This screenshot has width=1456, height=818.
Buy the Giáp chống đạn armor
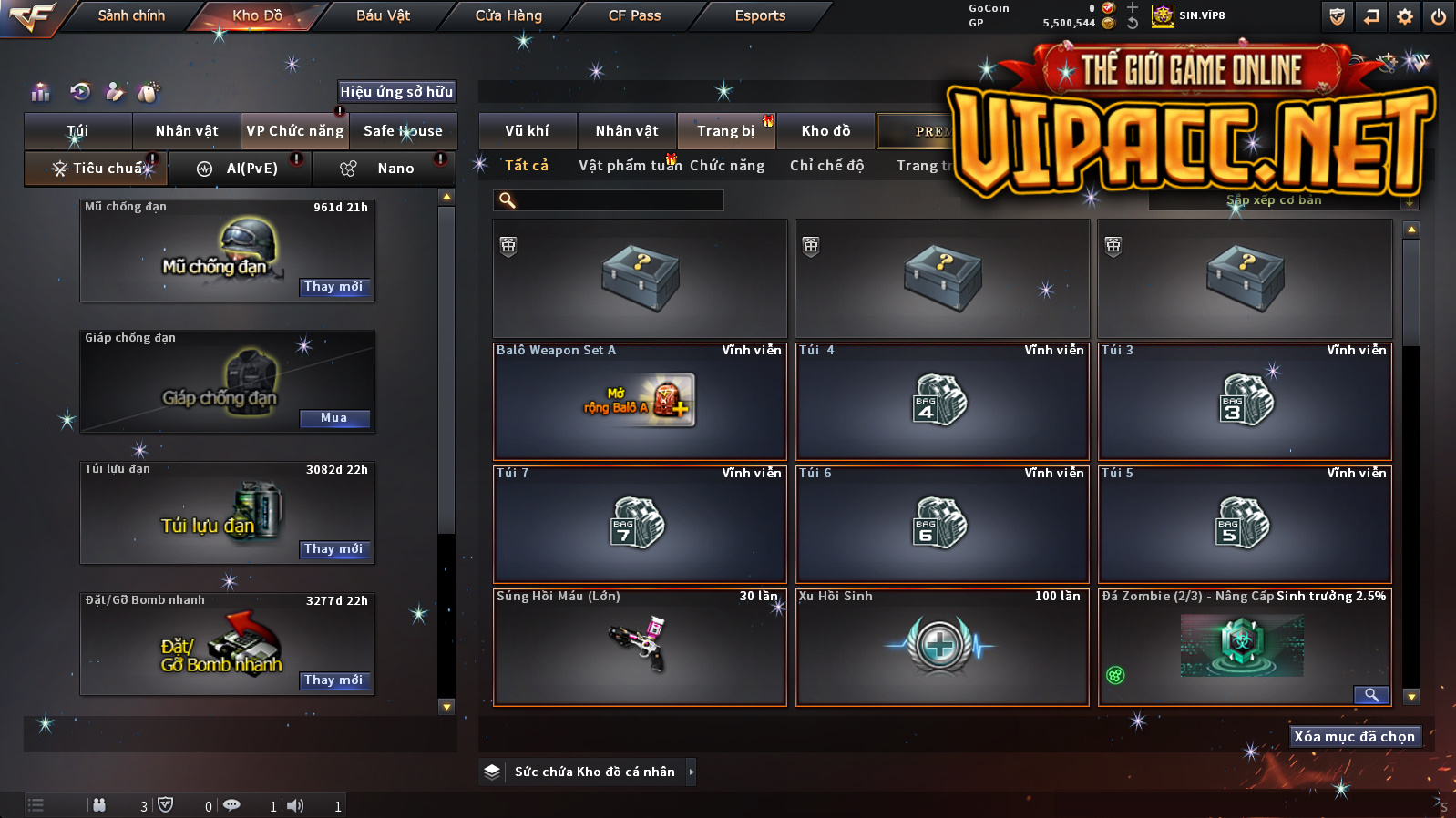(x=333, y=418)
